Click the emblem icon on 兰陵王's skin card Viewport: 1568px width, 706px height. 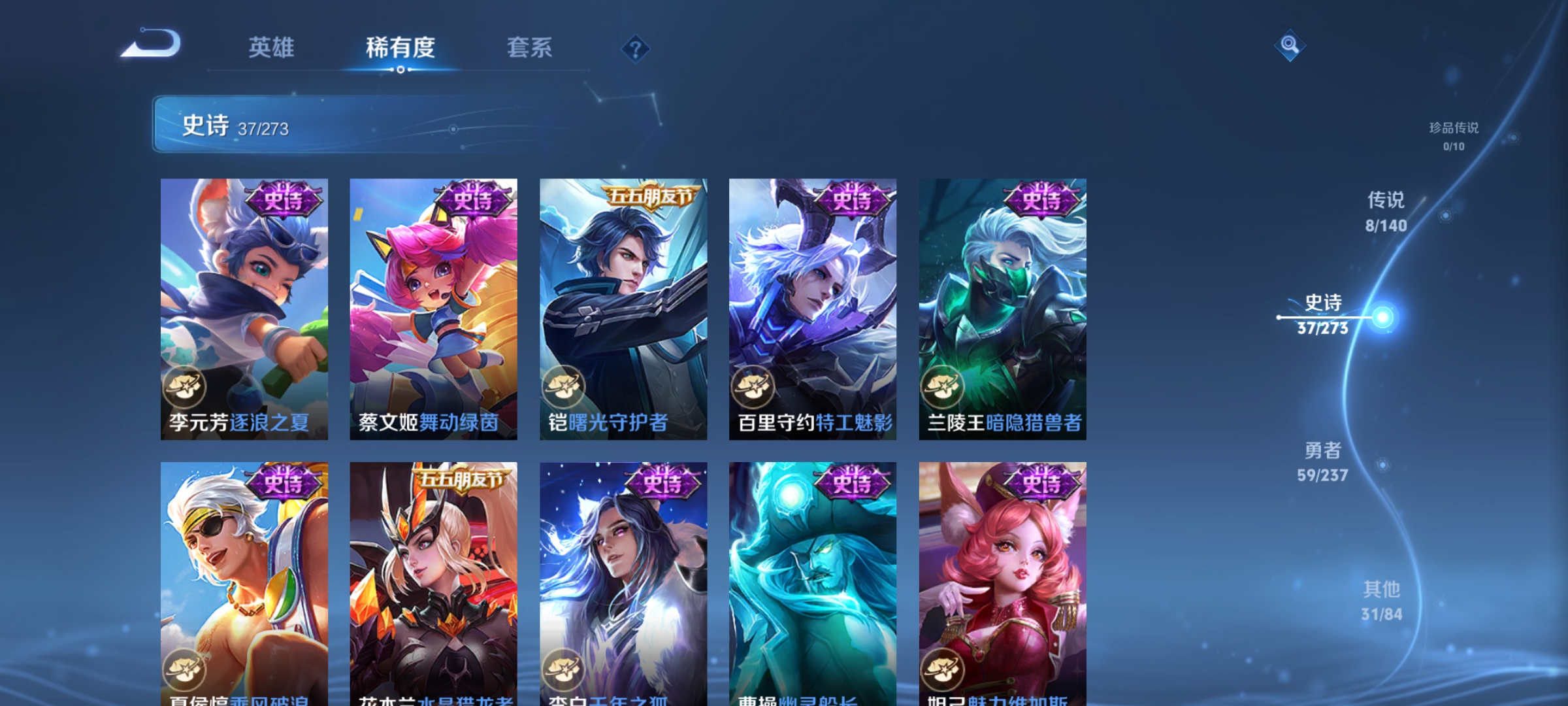944,388
